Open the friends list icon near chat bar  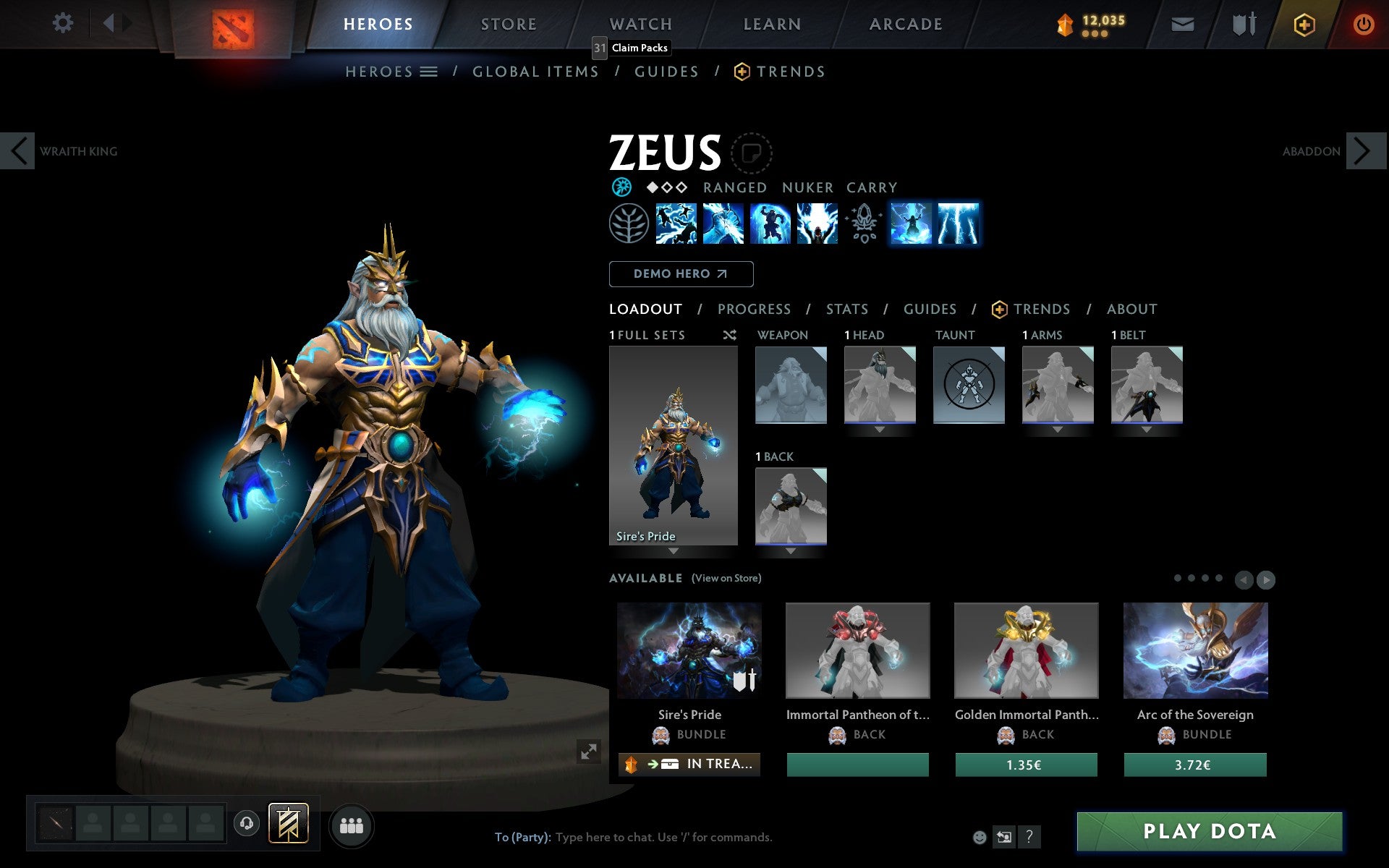coord(352,825)
